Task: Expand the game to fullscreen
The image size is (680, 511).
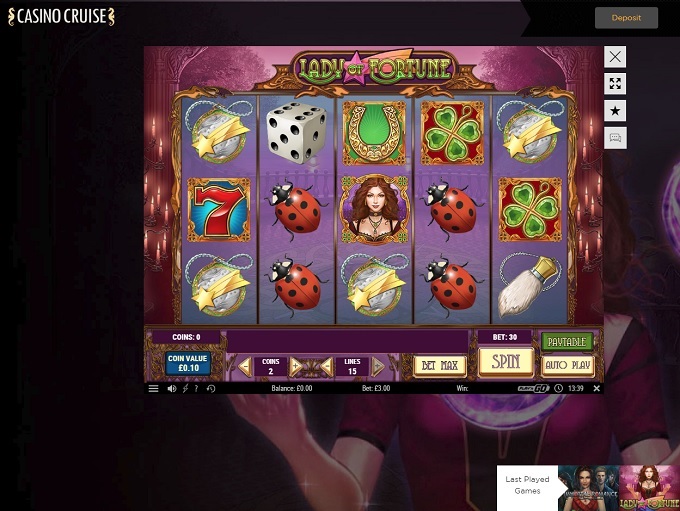Action: pos(616,84)
